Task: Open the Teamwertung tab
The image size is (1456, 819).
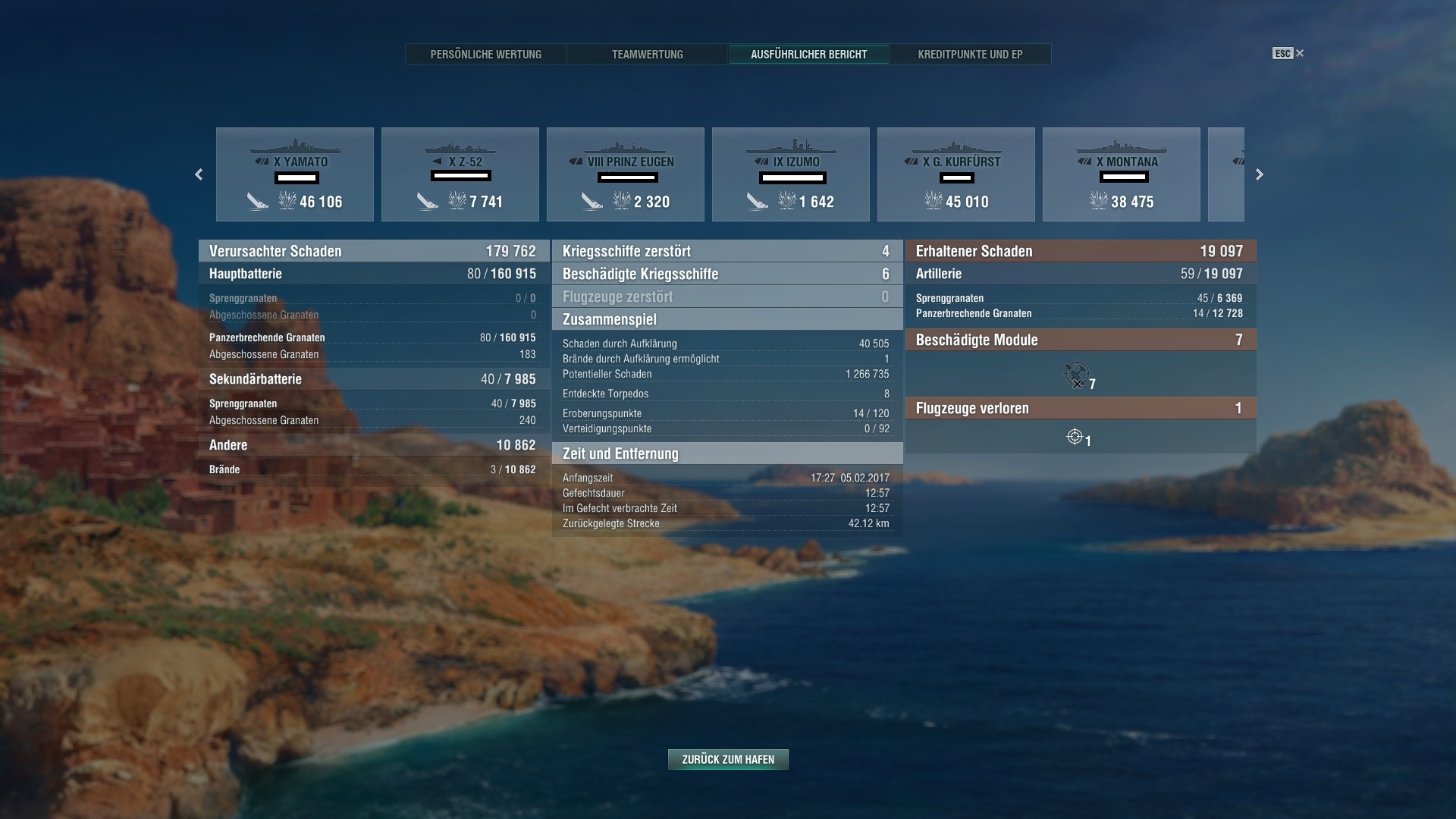Action: pos(647,55)
